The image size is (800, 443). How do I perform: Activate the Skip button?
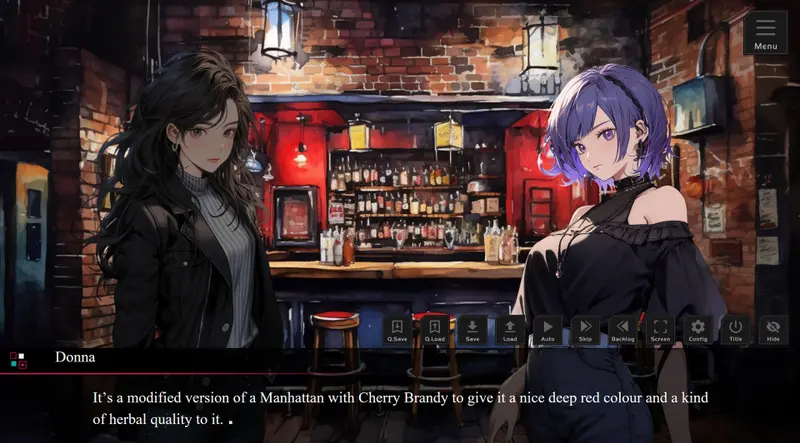click(585, 330)
